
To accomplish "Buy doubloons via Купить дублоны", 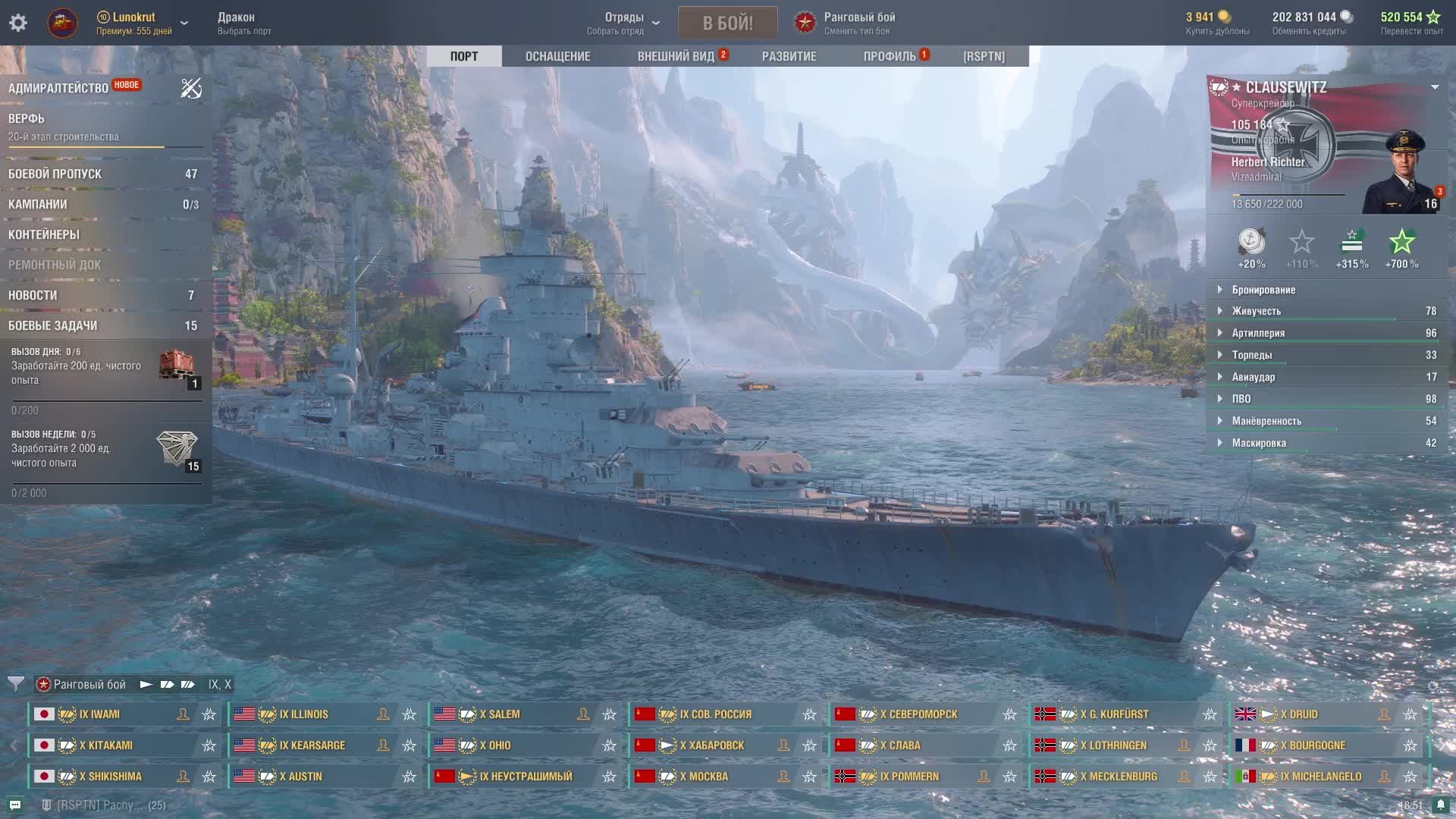I will (1217, 24).
